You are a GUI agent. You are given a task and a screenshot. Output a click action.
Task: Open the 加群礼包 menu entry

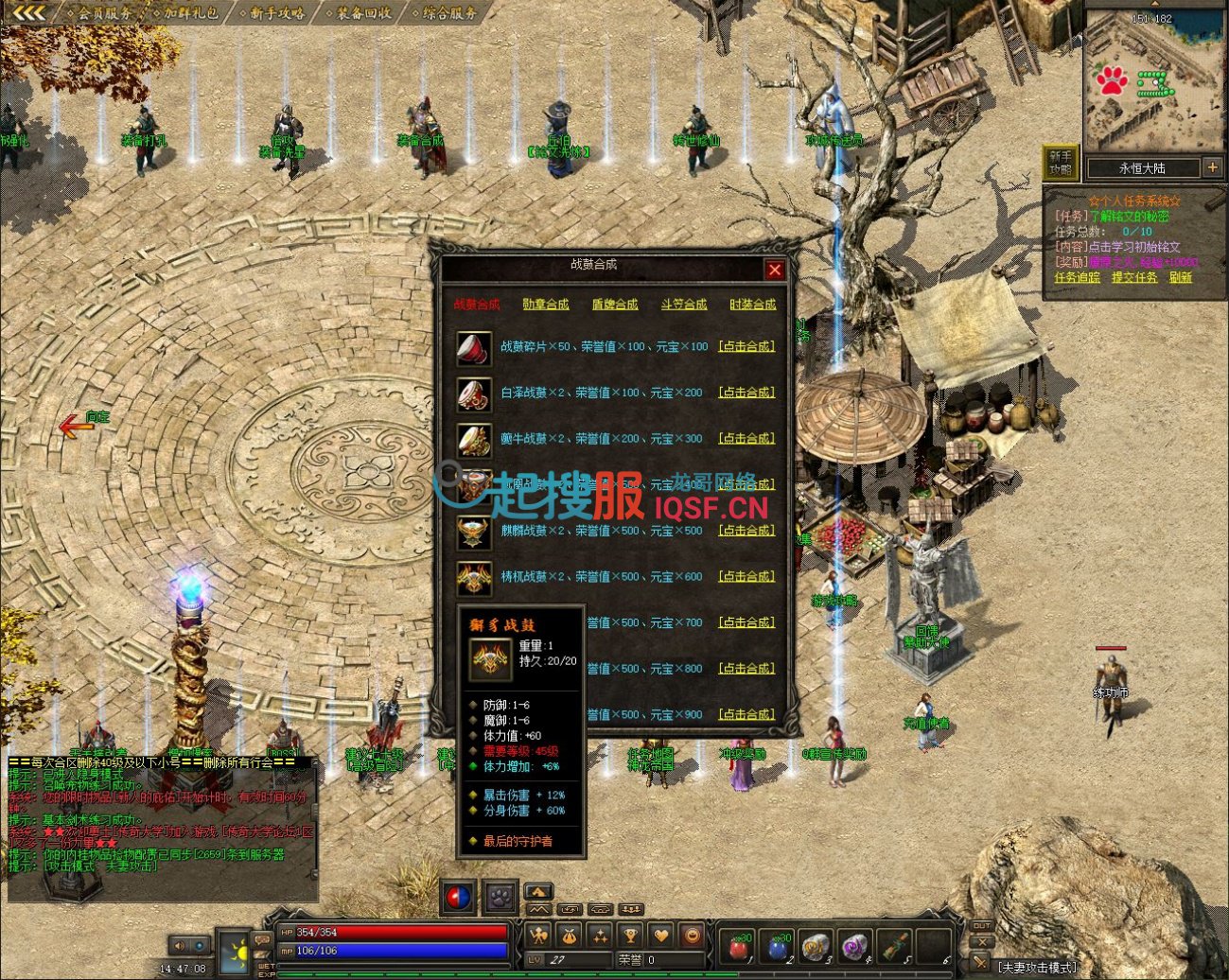point(191,13)
